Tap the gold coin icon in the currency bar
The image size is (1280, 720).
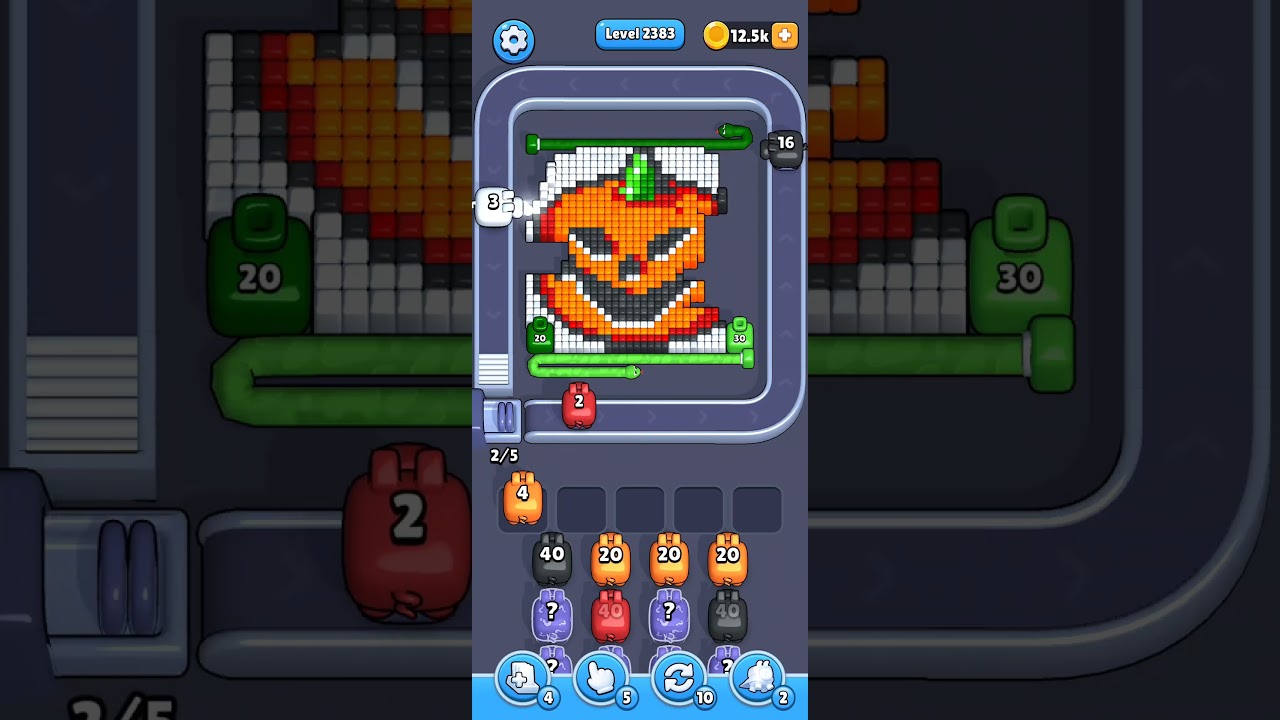(716, 33)
